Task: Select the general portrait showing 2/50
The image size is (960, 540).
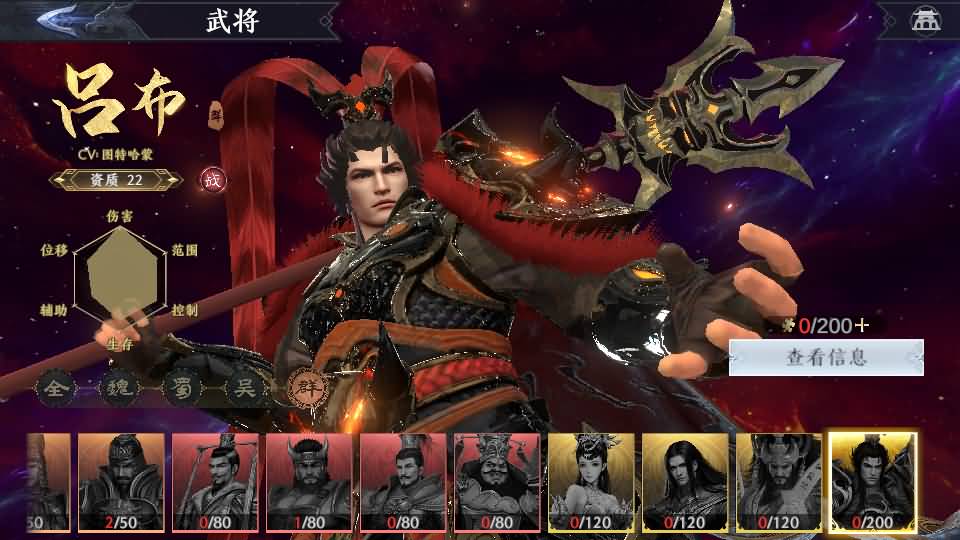Action: tap(121, 481)
